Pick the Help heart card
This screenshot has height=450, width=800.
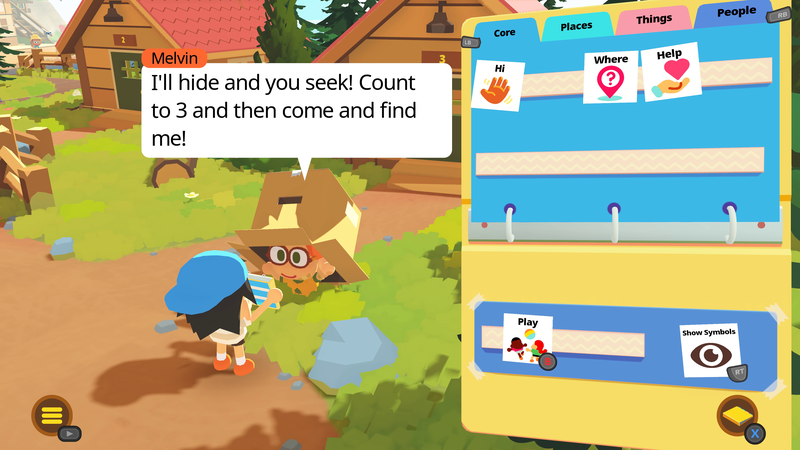pyautogui.click(x=669, y=71)
